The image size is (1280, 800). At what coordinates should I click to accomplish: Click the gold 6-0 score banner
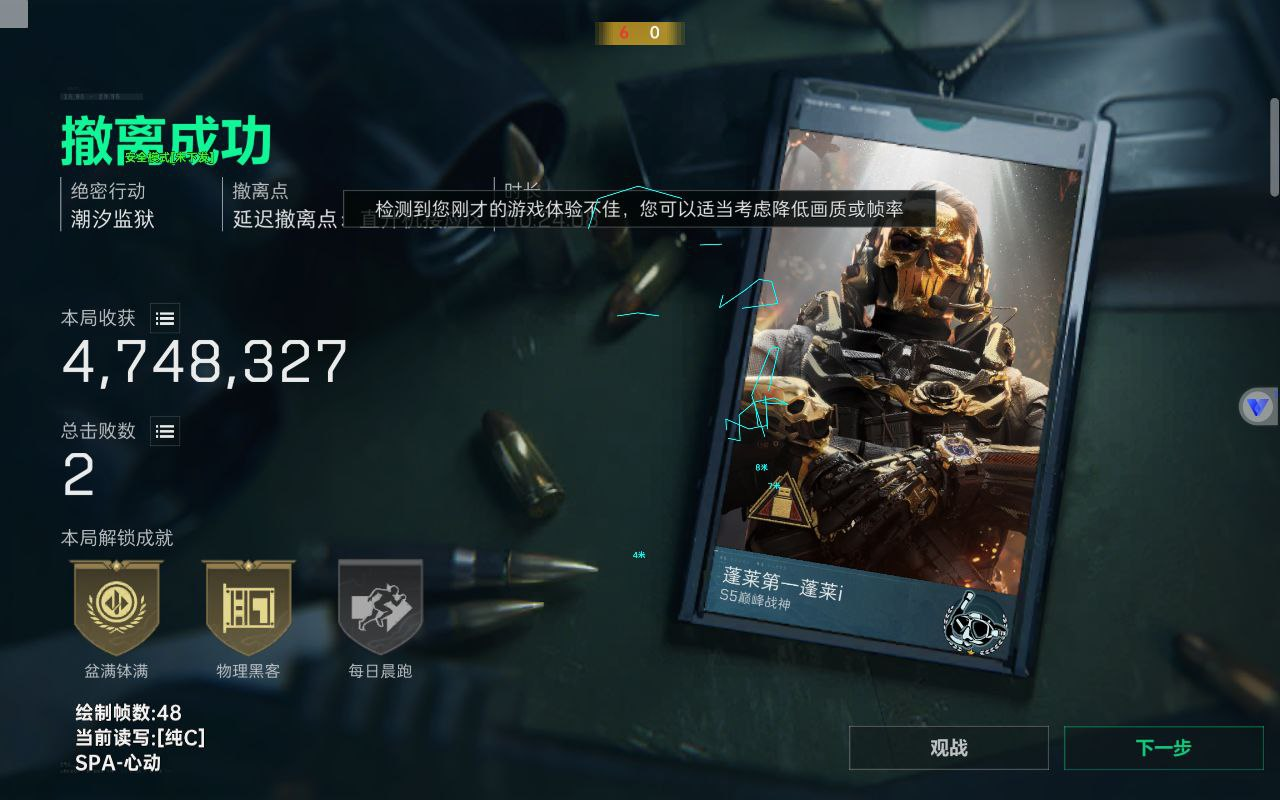[640, 33]
